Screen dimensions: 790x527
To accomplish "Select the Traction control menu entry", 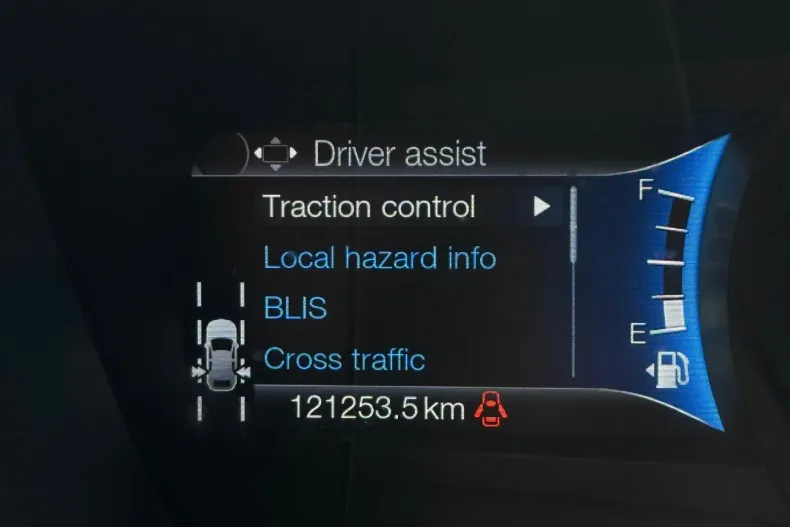I will 368,207.
